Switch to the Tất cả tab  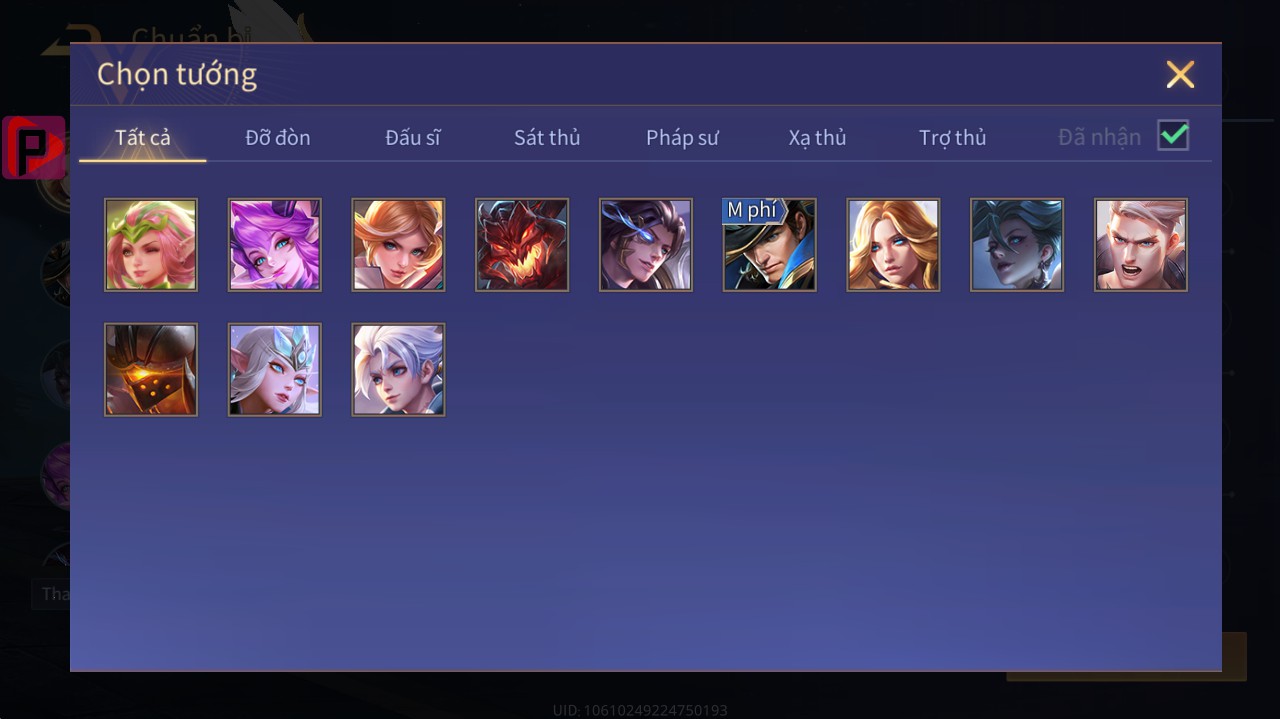tap(143, 137)
